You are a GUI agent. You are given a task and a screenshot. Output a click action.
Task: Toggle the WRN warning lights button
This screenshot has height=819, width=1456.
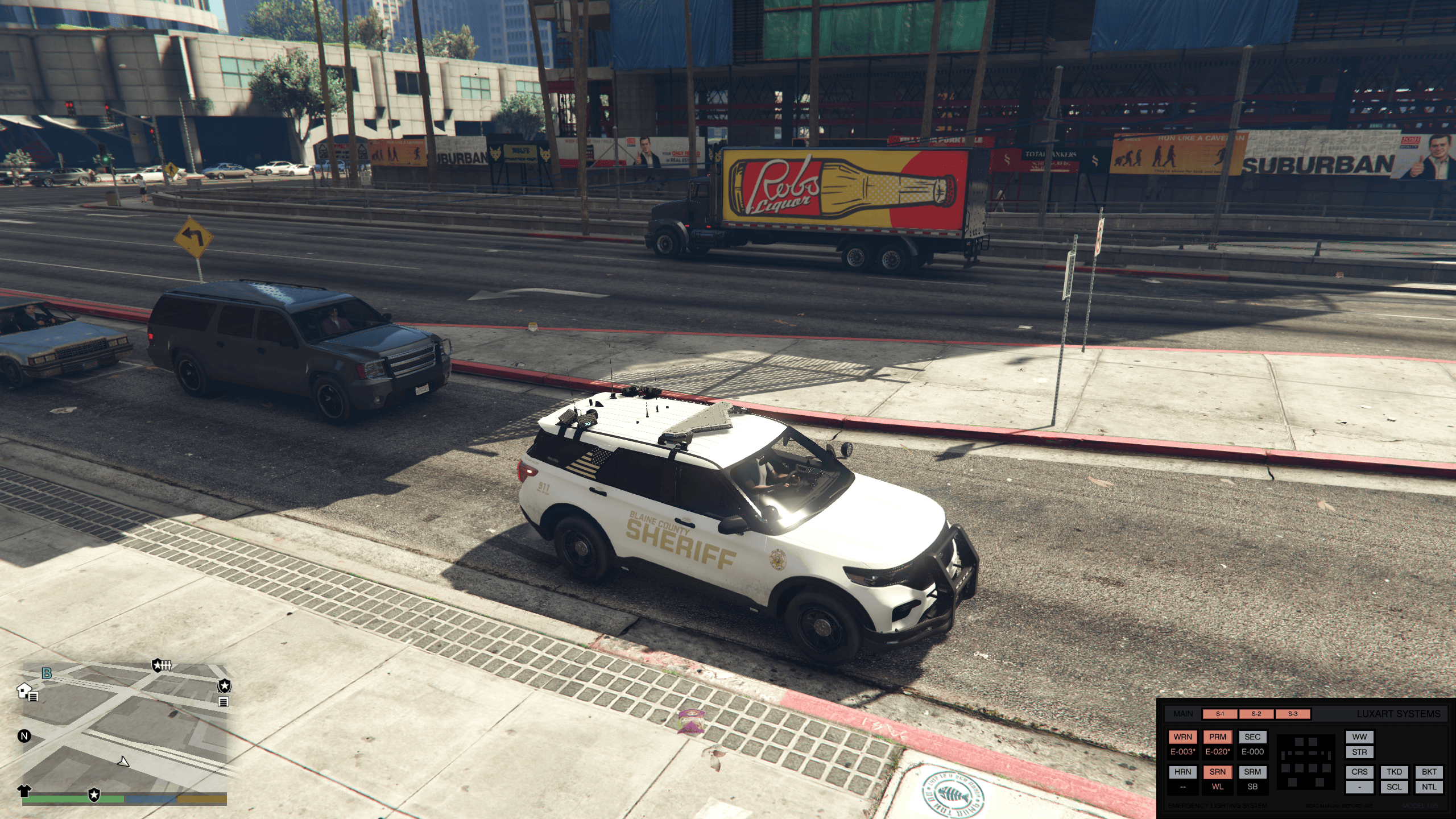[1182, 737]
